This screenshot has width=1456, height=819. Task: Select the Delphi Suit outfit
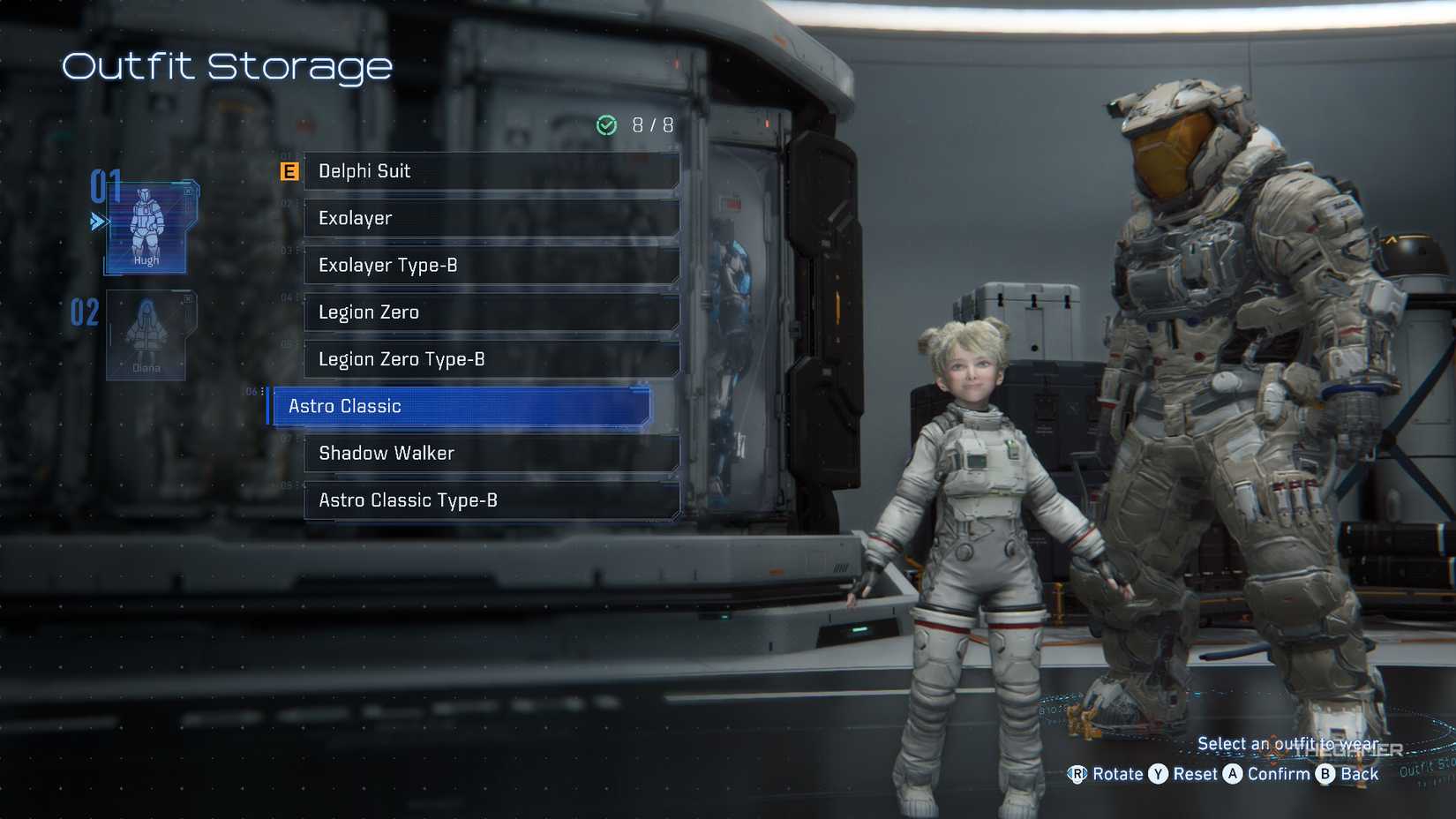pos(491,171)
